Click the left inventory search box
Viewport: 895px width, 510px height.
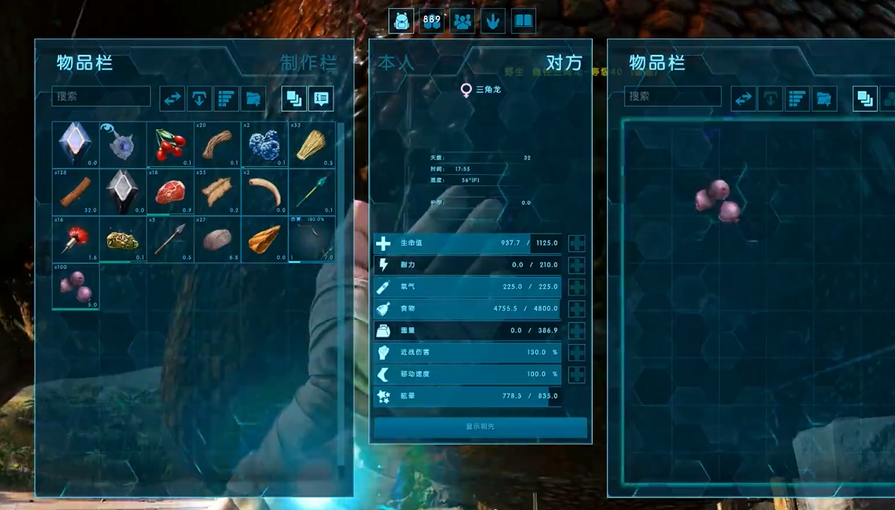coord(101,97)
